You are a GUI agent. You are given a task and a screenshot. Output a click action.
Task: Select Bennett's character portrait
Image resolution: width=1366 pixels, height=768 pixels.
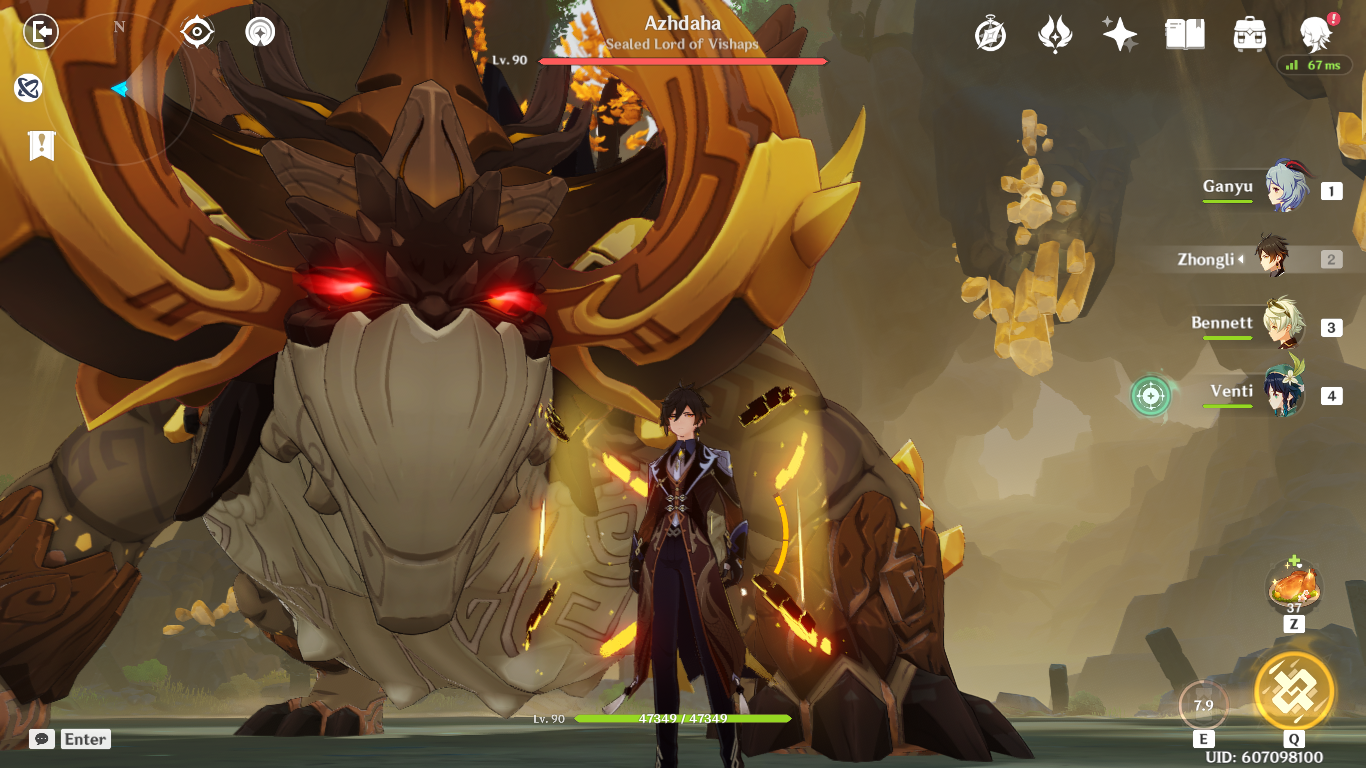tap(1285, 325)
